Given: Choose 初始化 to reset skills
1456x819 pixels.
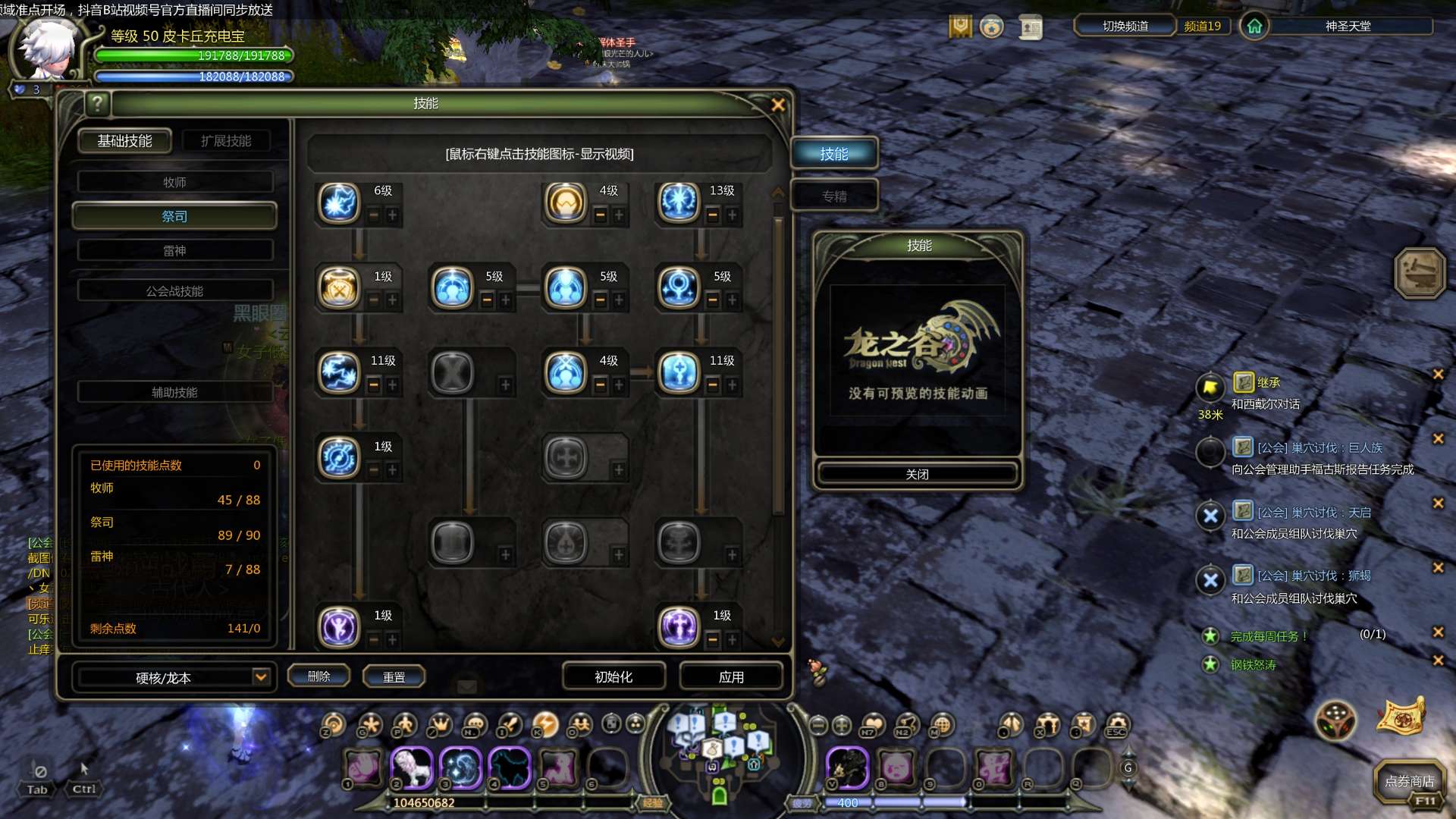Looking at the screenshot, I should pyautogui.click(x=613, y=676).
